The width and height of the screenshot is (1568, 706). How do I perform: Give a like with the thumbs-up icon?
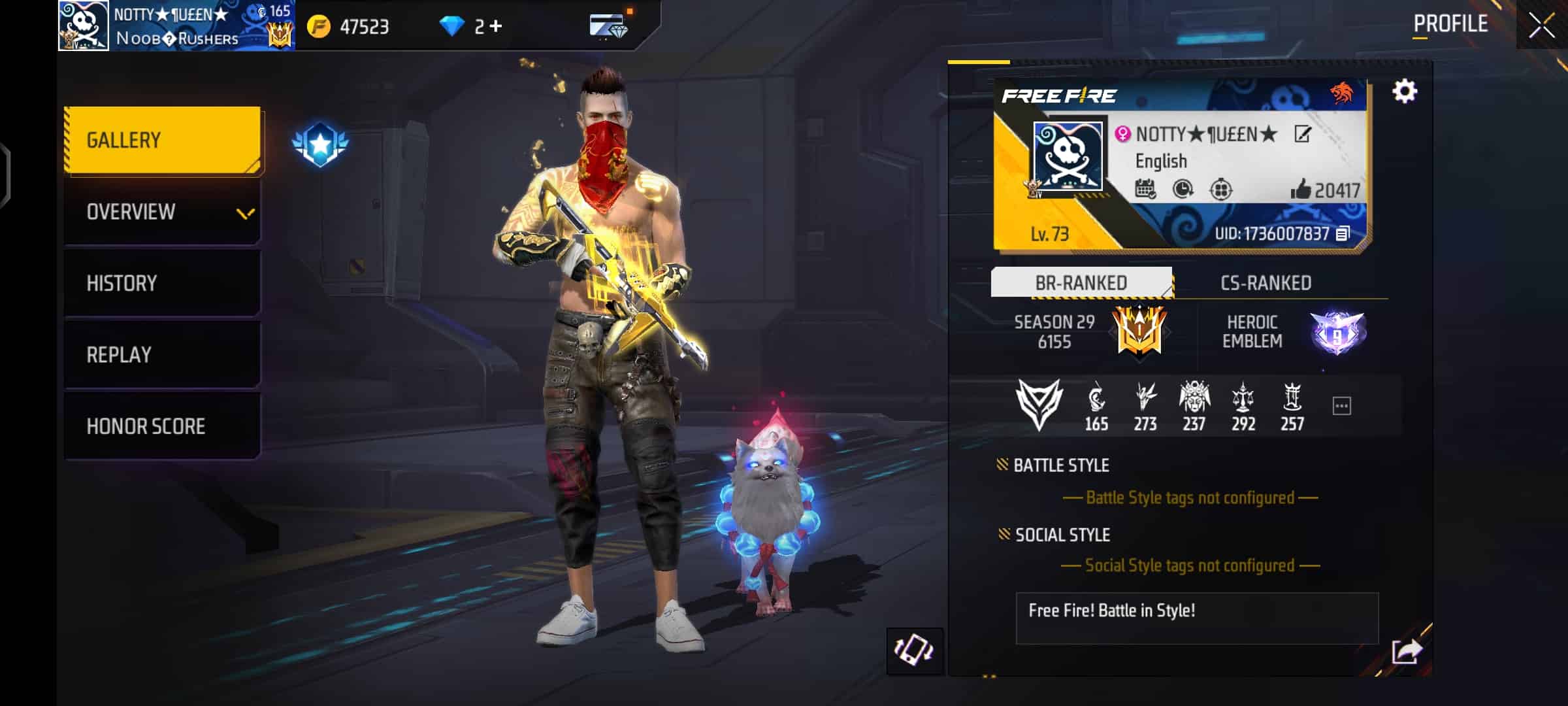click(x=1300, y=190)
